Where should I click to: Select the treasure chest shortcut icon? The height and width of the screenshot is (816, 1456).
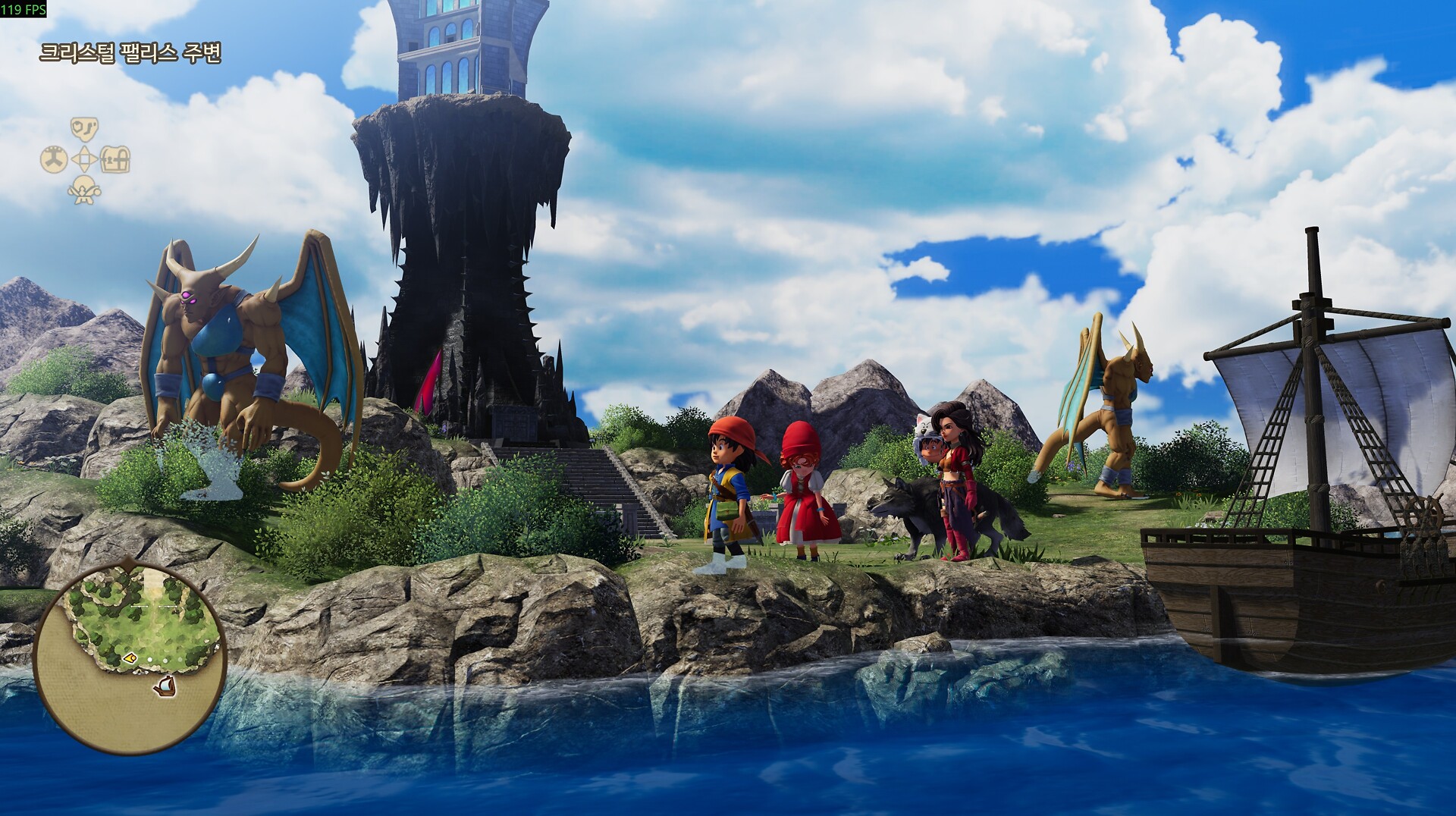tap(115, 160)
